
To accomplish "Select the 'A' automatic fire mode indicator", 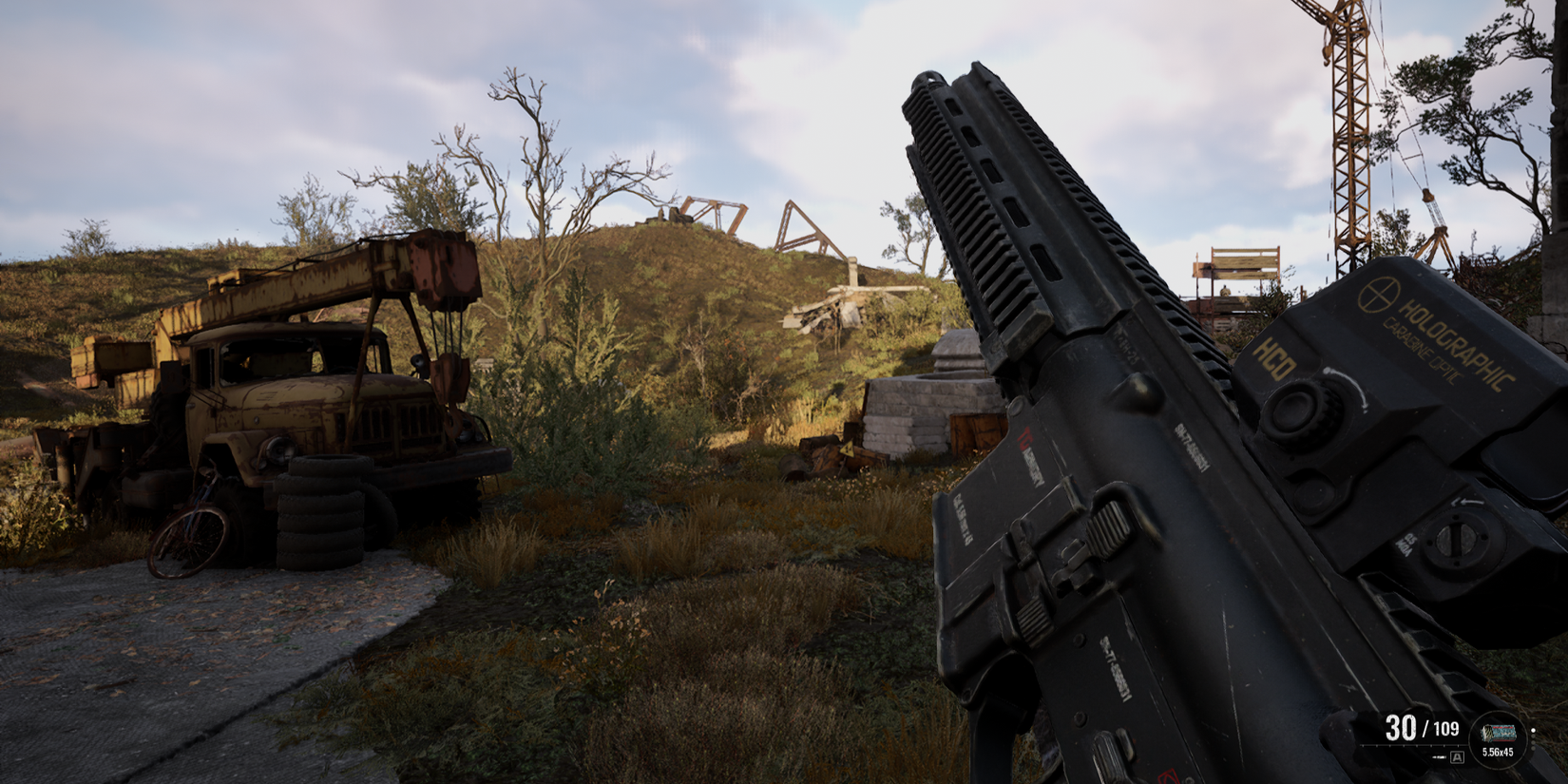I will coord(1456,757).
